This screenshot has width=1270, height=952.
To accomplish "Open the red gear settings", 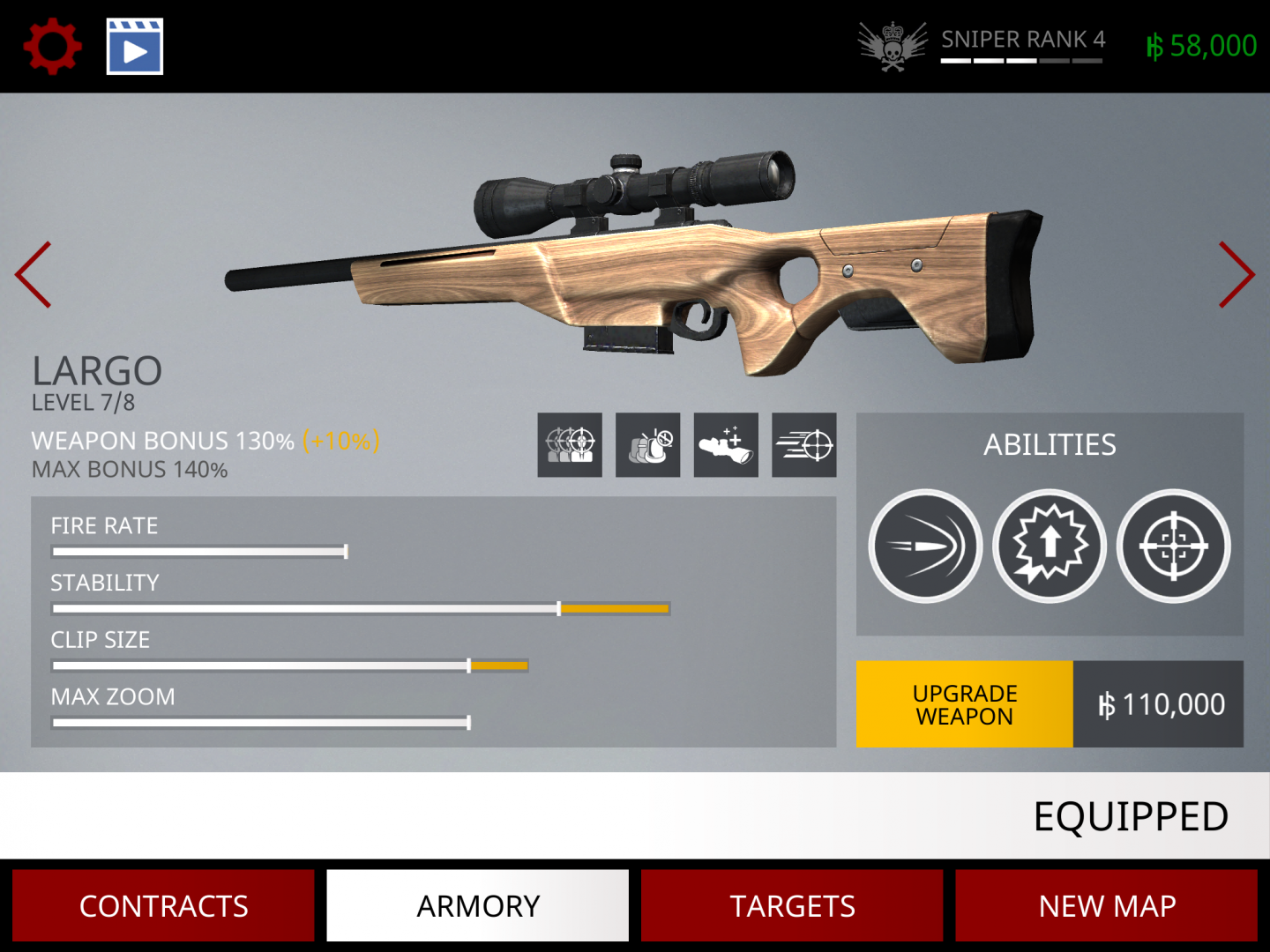I will [53, 47].
